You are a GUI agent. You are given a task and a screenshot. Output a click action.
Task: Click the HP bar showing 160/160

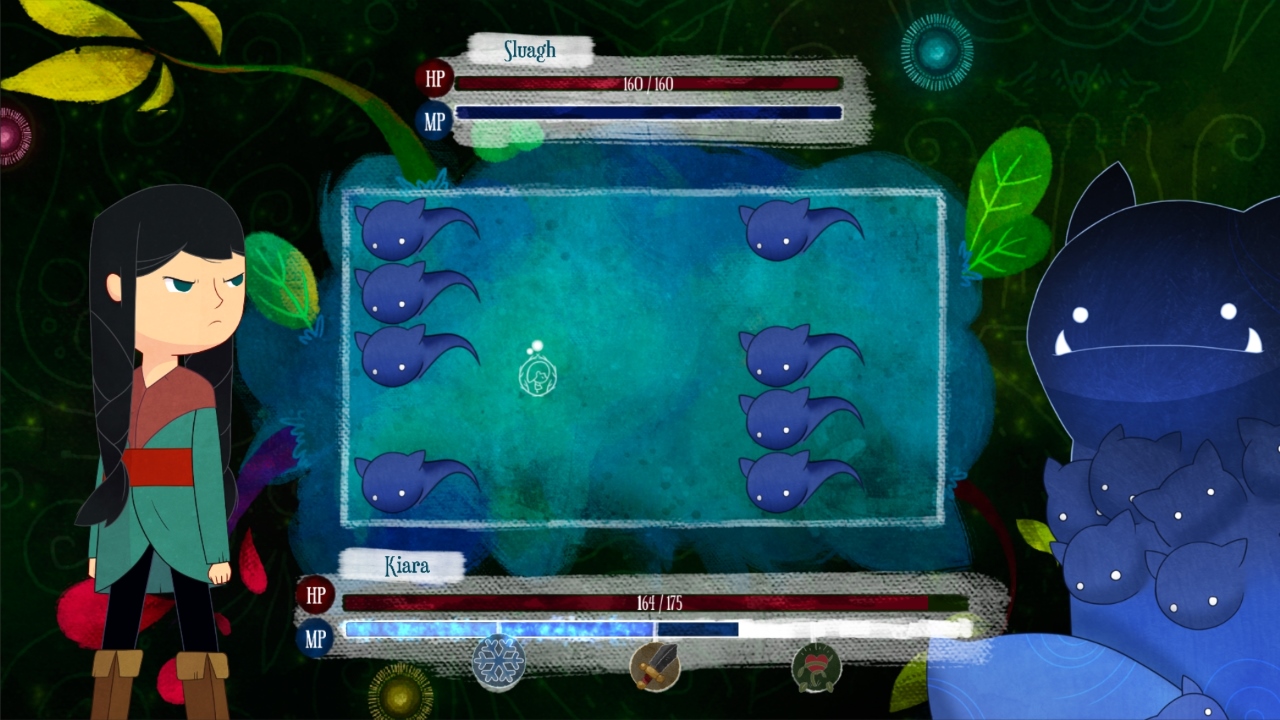pos(648,84)
